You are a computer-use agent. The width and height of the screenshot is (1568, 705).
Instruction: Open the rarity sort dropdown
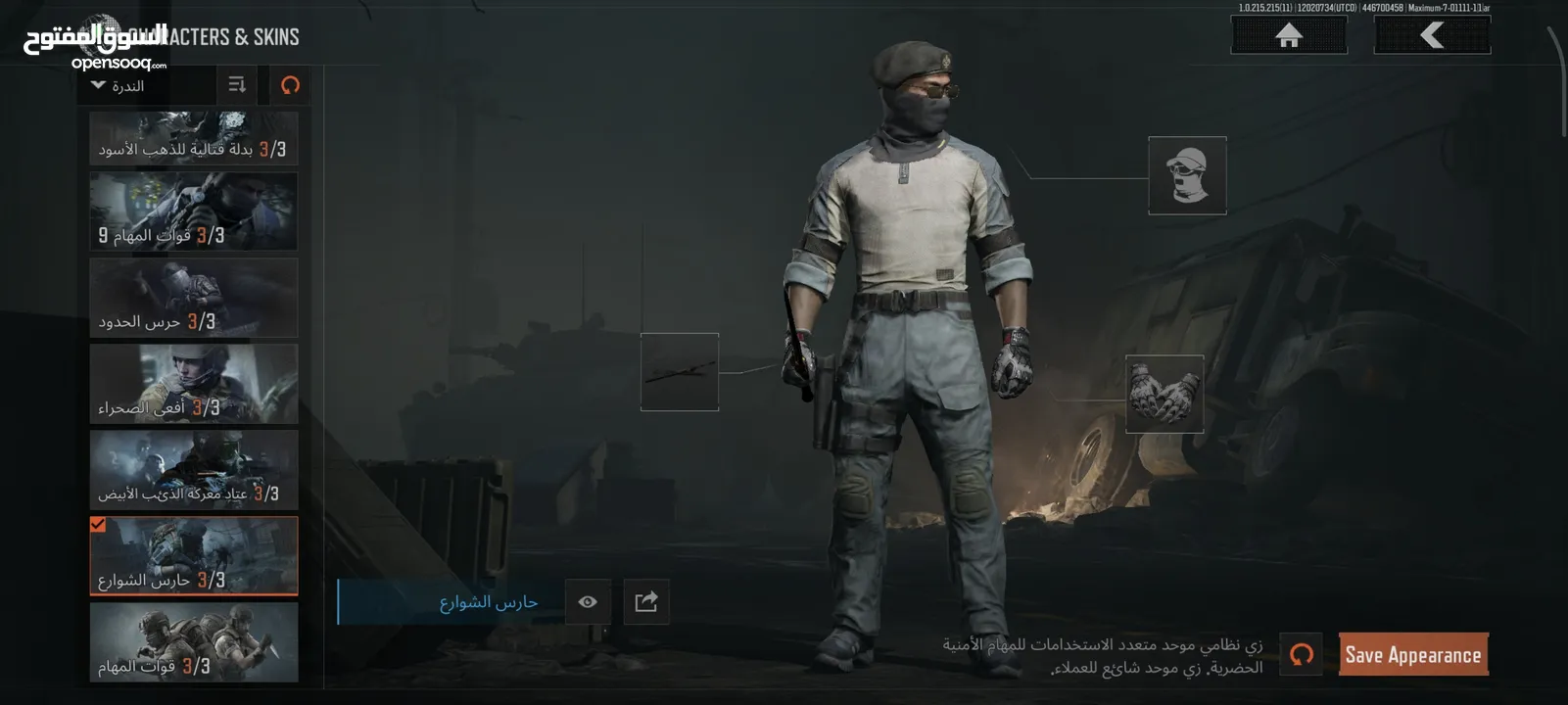coord(118,86)
